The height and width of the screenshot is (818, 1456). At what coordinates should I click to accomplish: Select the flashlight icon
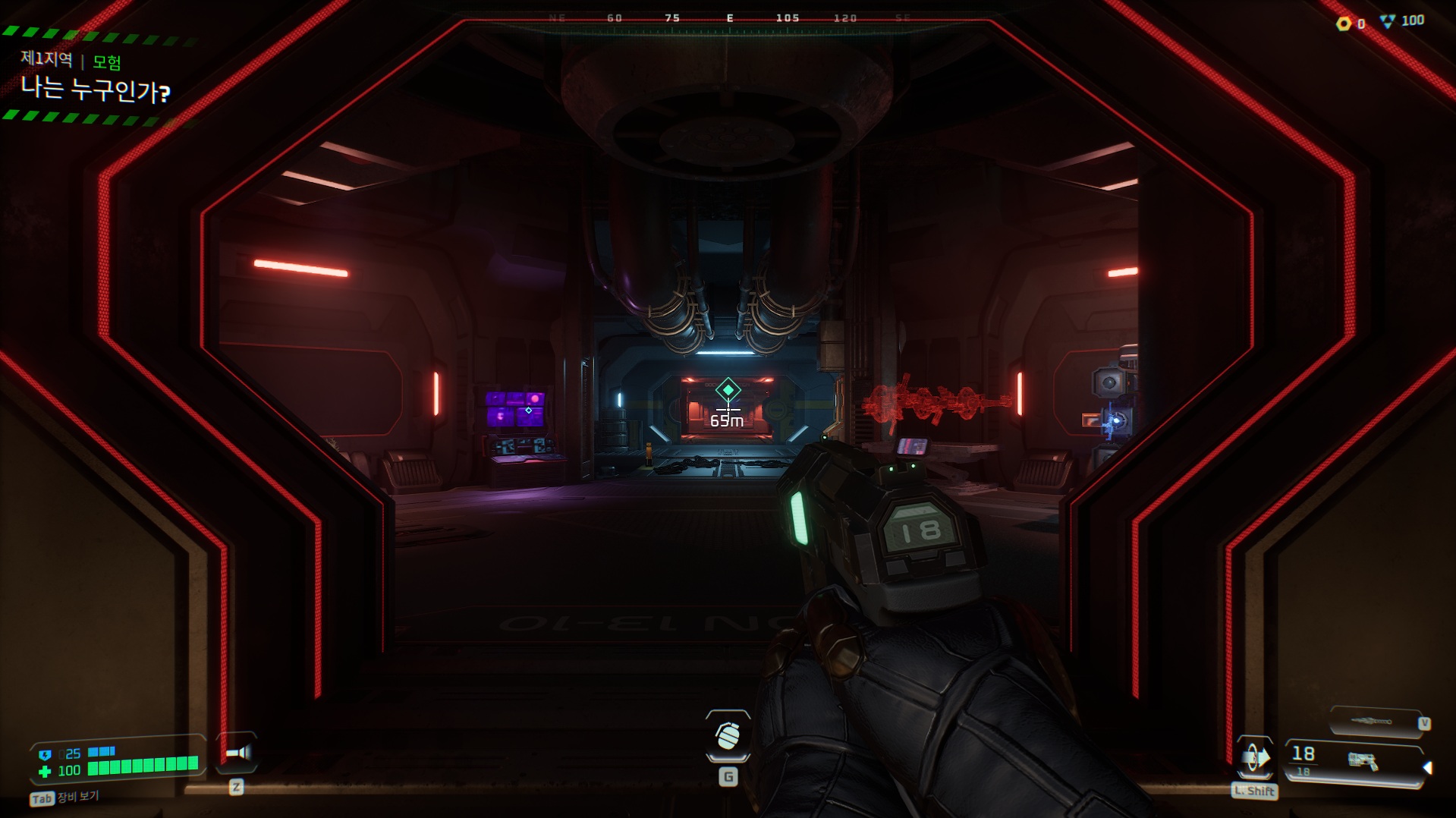237,753
